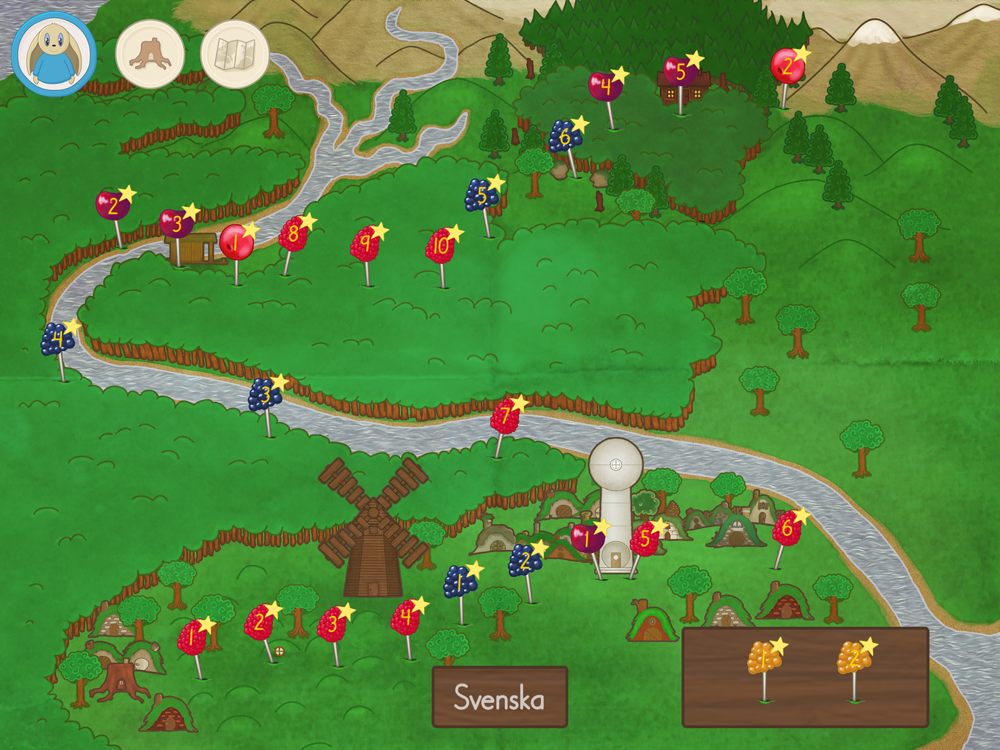Choose purple plum level 5
1000x750 pixels.
click(x=679, y=72)
